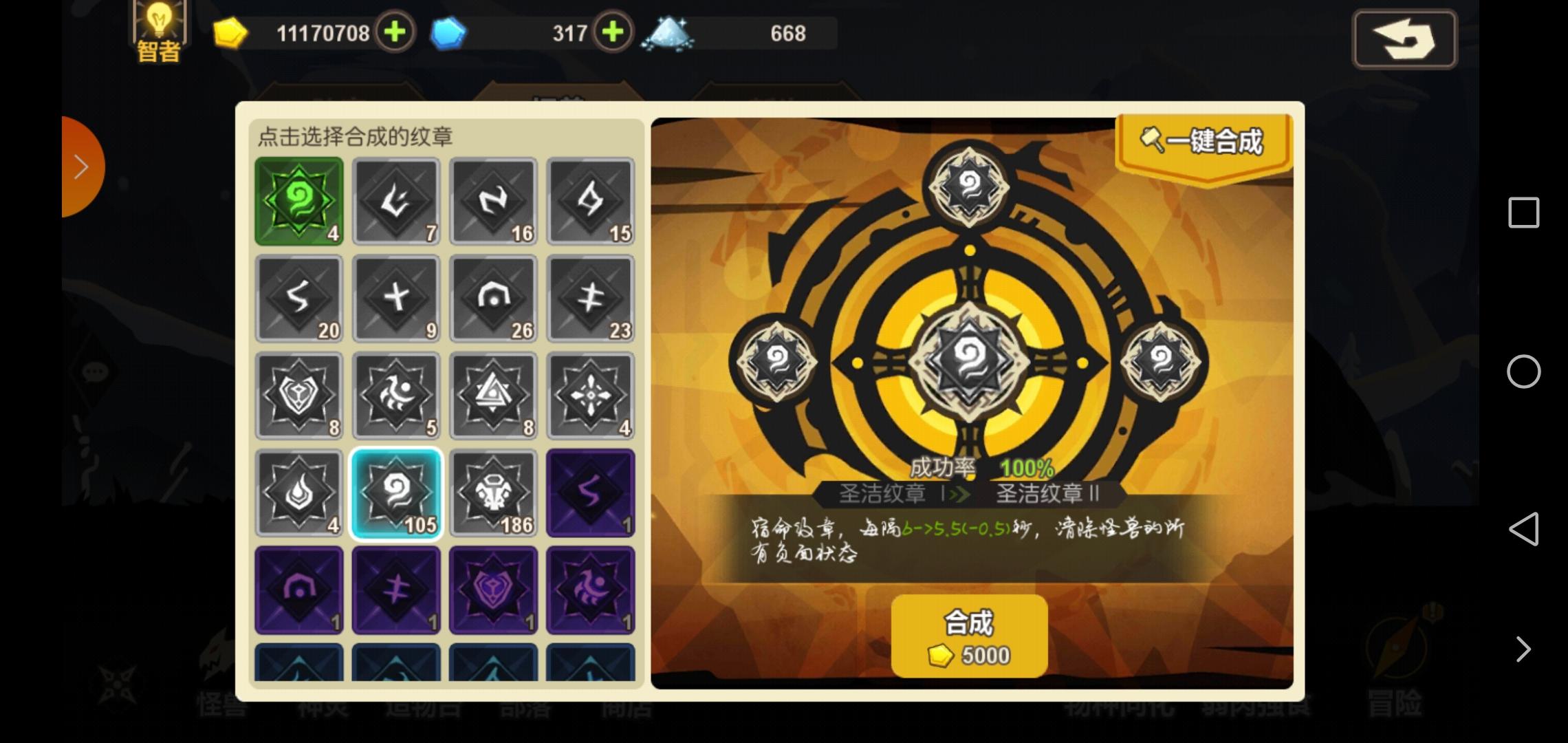Tap the 智者 lightbulb icon top left

[x=160, y=28]
